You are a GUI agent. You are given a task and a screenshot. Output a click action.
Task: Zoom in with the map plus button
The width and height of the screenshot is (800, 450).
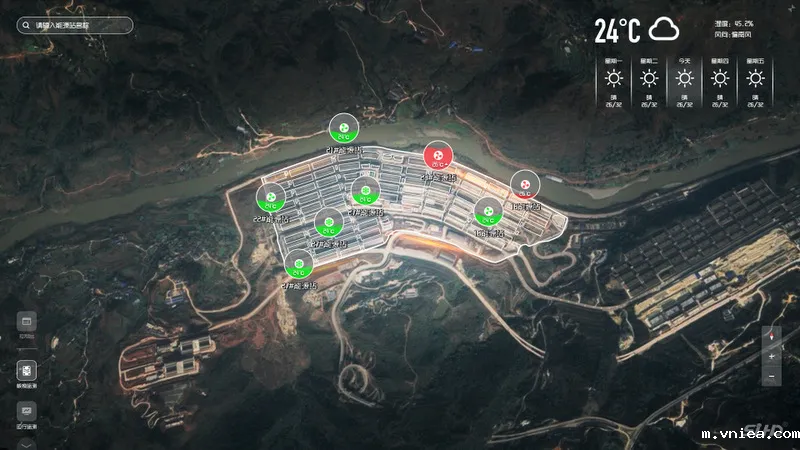click(x=772, y=357)
